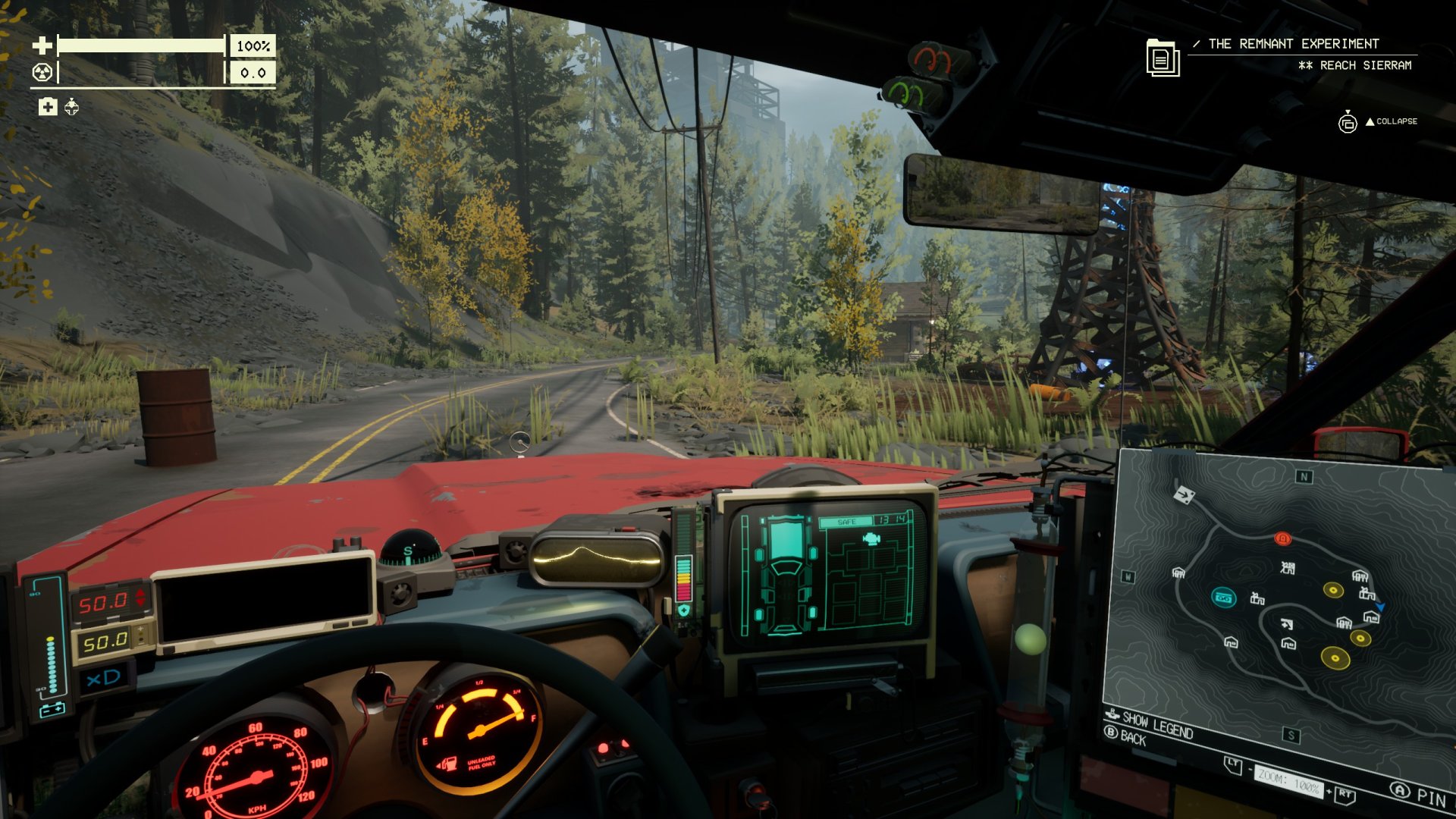Select the teal cassette marker on the map
This screenshot has height=819, width=1456.
(x=1223, y=598)
